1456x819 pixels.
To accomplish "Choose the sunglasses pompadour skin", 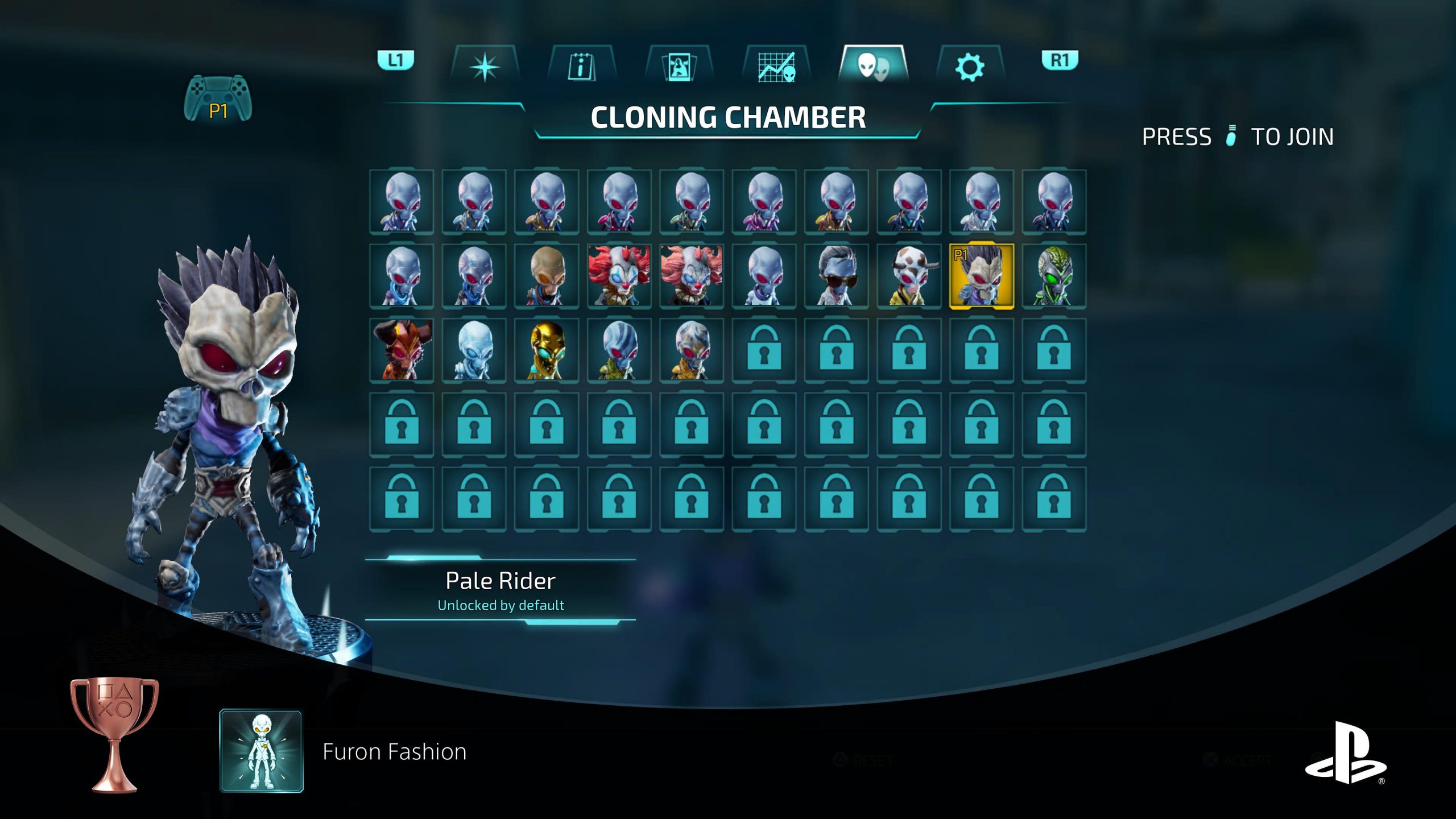I will [836, 276].
